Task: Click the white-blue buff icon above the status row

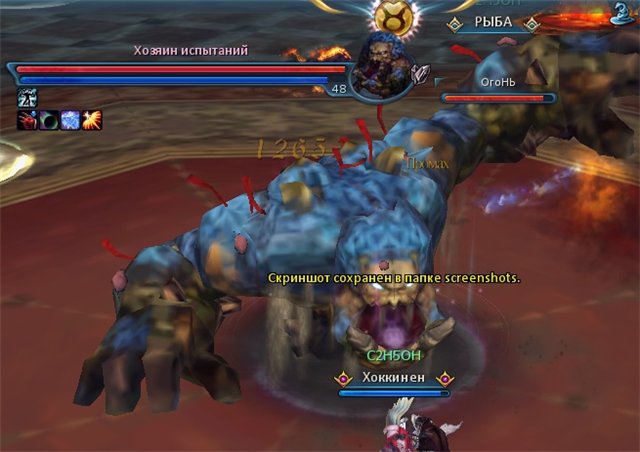Action: [27, 98]
